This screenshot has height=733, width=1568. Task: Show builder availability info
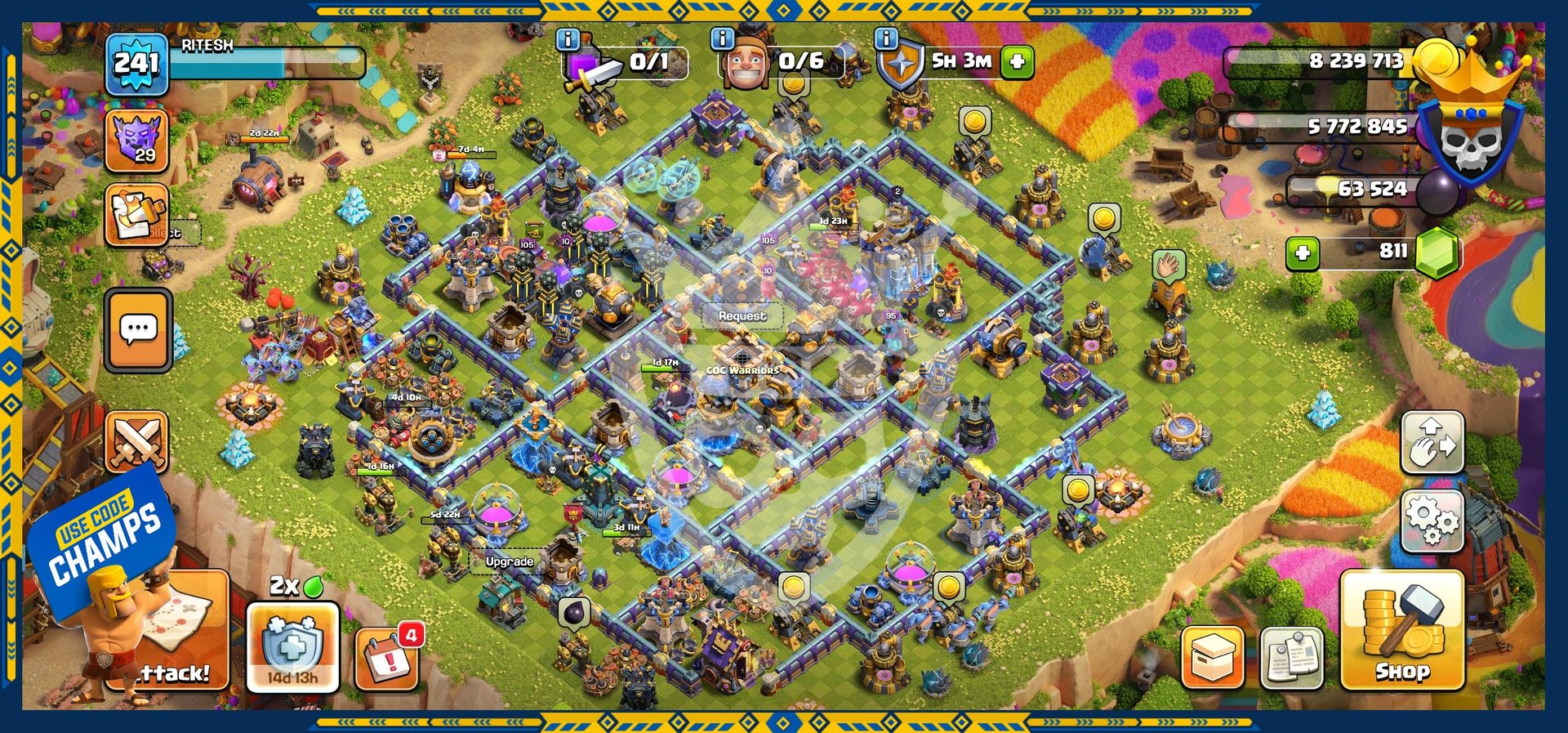click(722, 39)
